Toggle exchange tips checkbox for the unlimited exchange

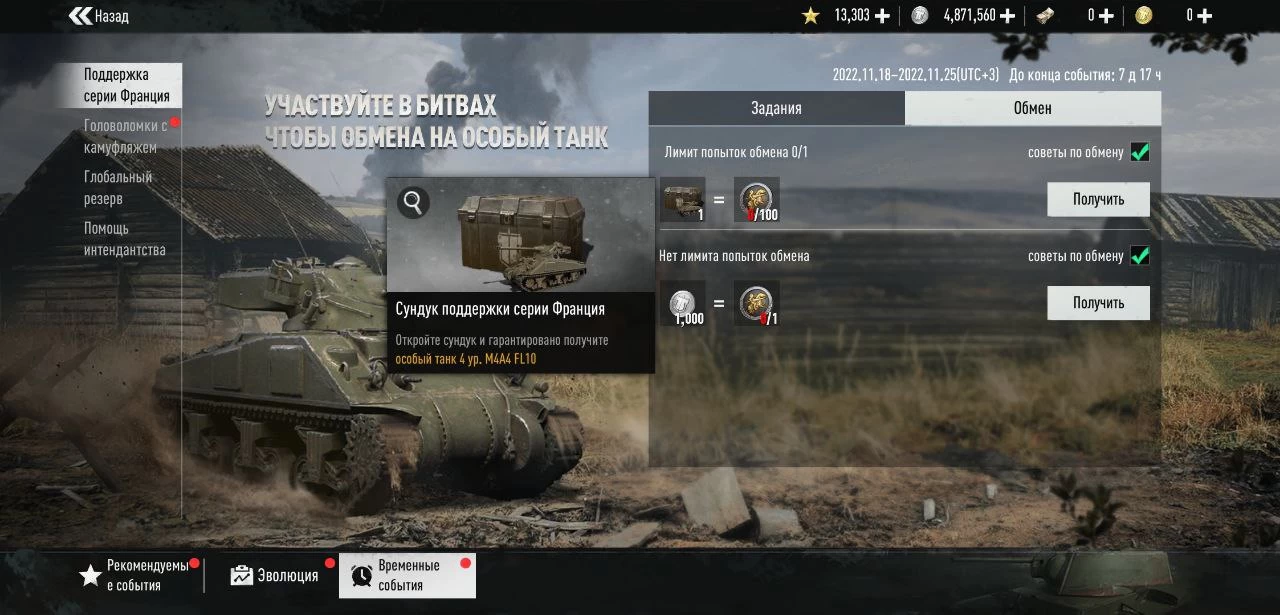(1140, 256)
